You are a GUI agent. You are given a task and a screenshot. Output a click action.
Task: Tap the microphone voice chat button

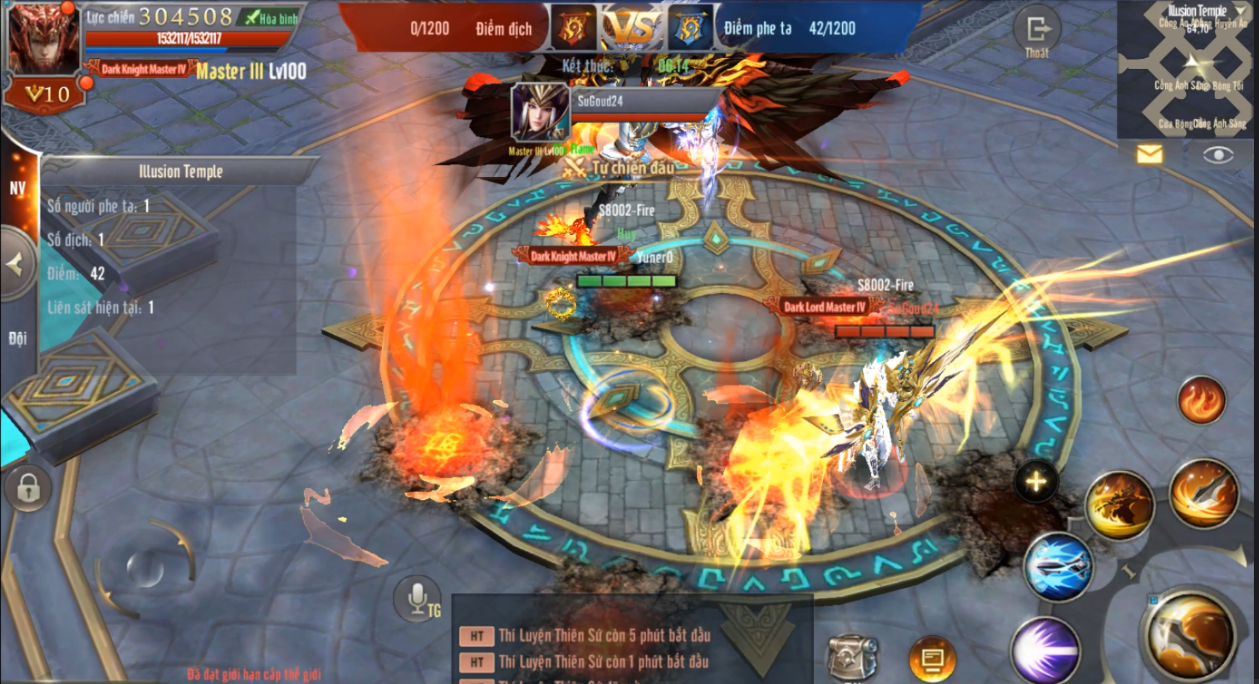(x=417, y=600)
